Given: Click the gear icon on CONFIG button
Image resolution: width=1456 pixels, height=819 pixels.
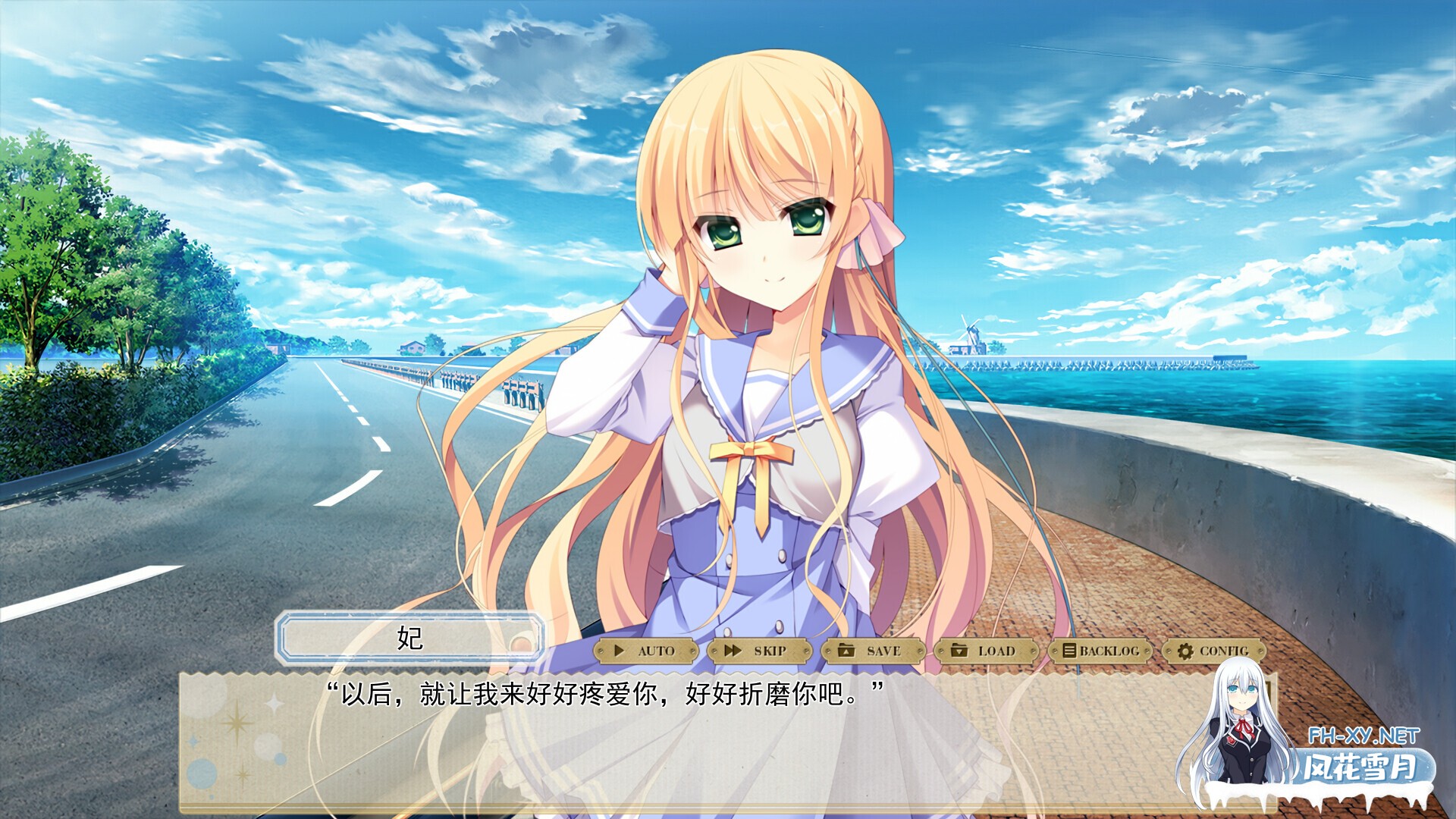Looking at the screenshot, I should coord(1185,650).
